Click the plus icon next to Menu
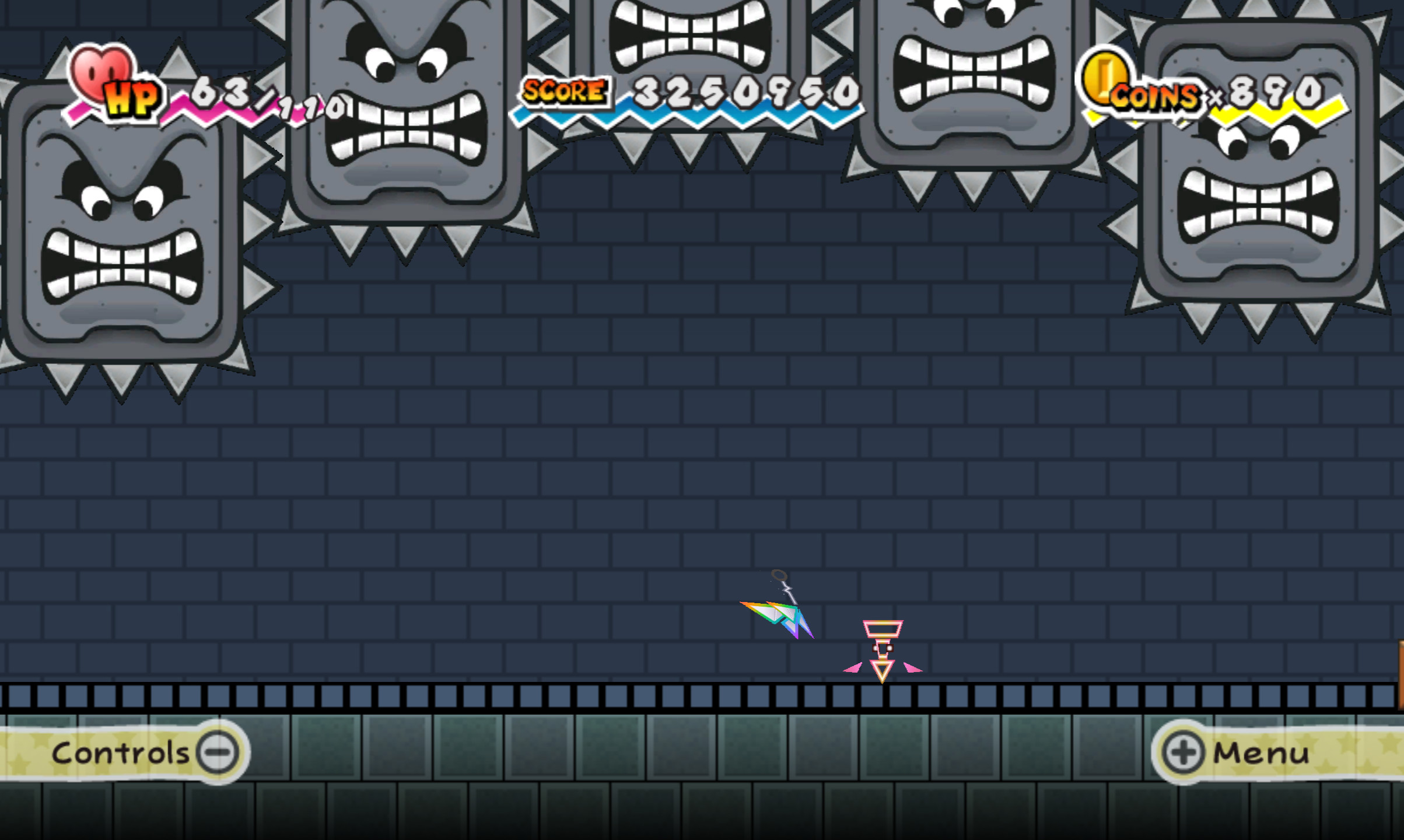 pyautogui.click(x=1184, y=752)
